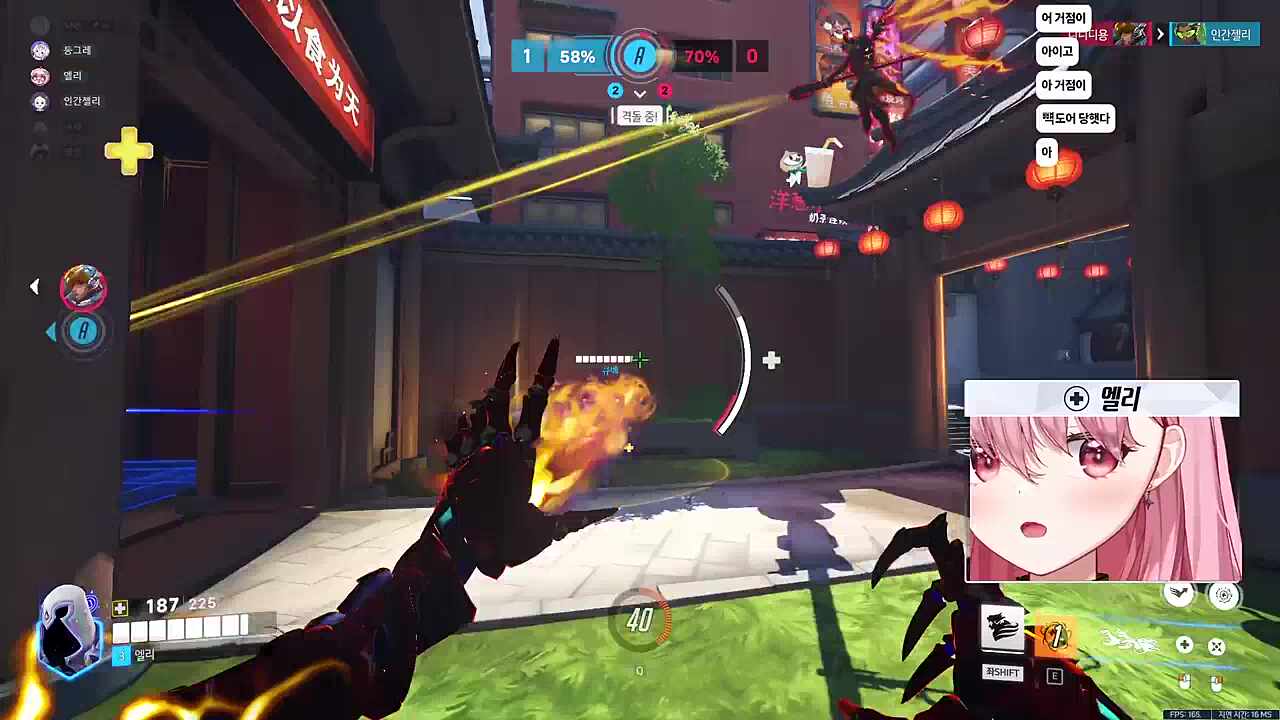Click the ultimate charge meter showing 40
This screenshot has height=720, width=1280.
[x=639, y=621]
